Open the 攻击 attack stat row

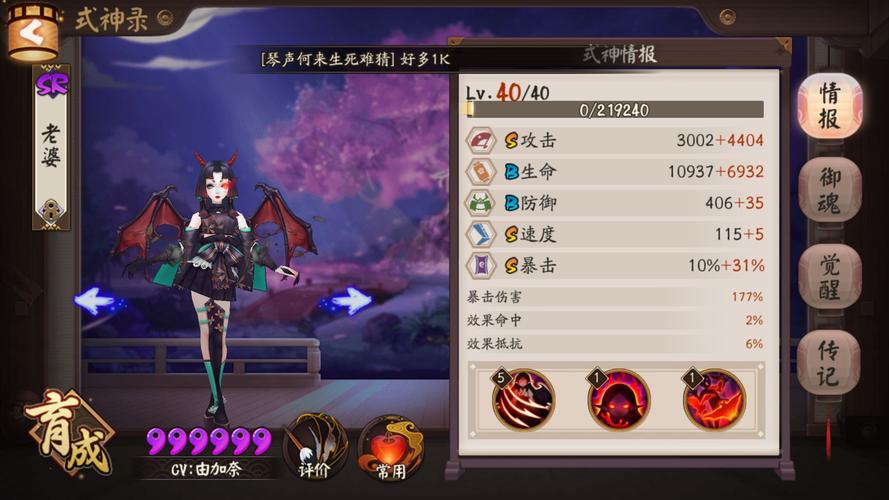pos(615,140)
